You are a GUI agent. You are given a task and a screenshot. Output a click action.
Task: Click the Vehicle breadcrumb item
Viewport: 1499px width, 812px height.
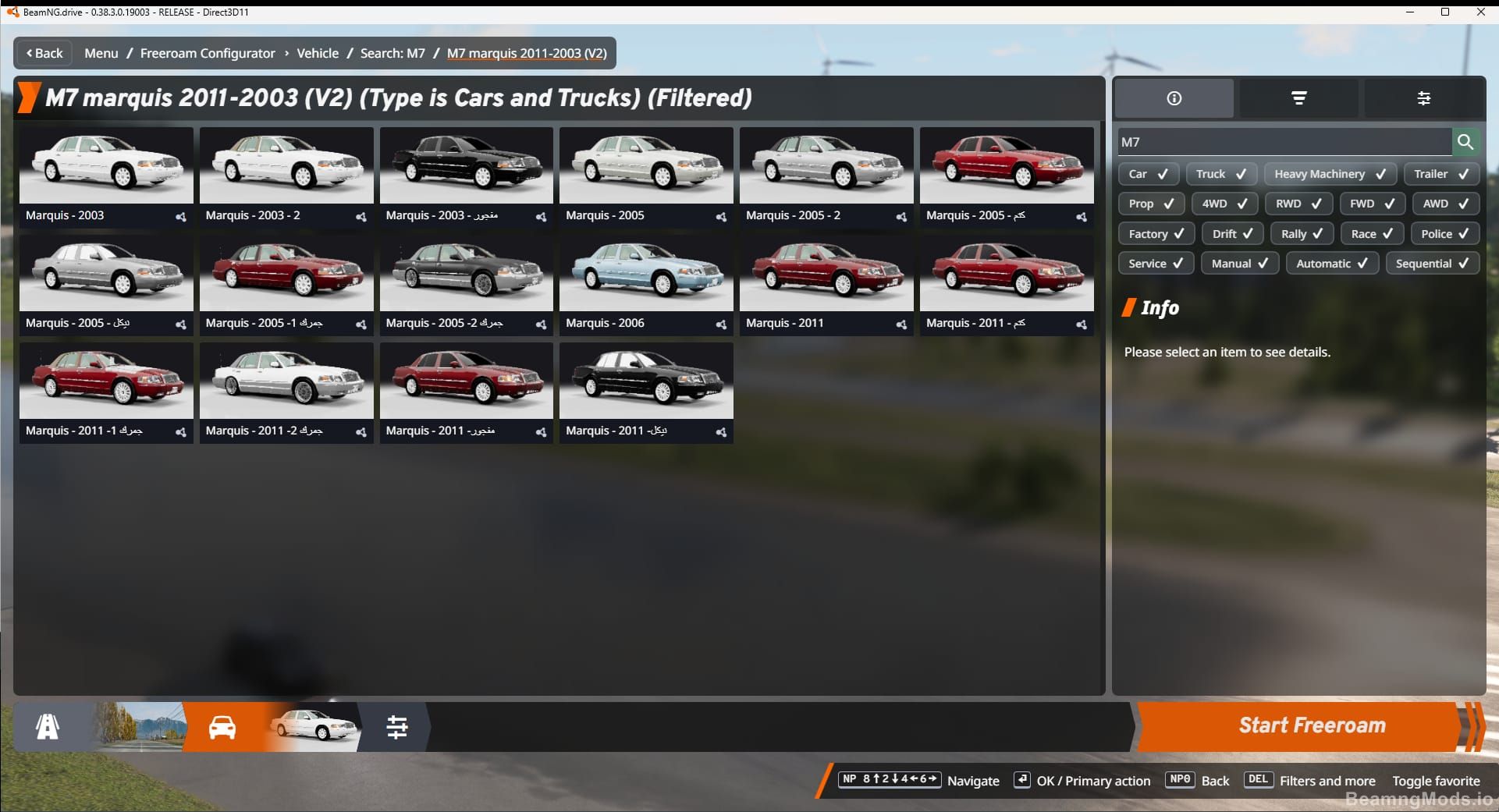click(318, 53)
